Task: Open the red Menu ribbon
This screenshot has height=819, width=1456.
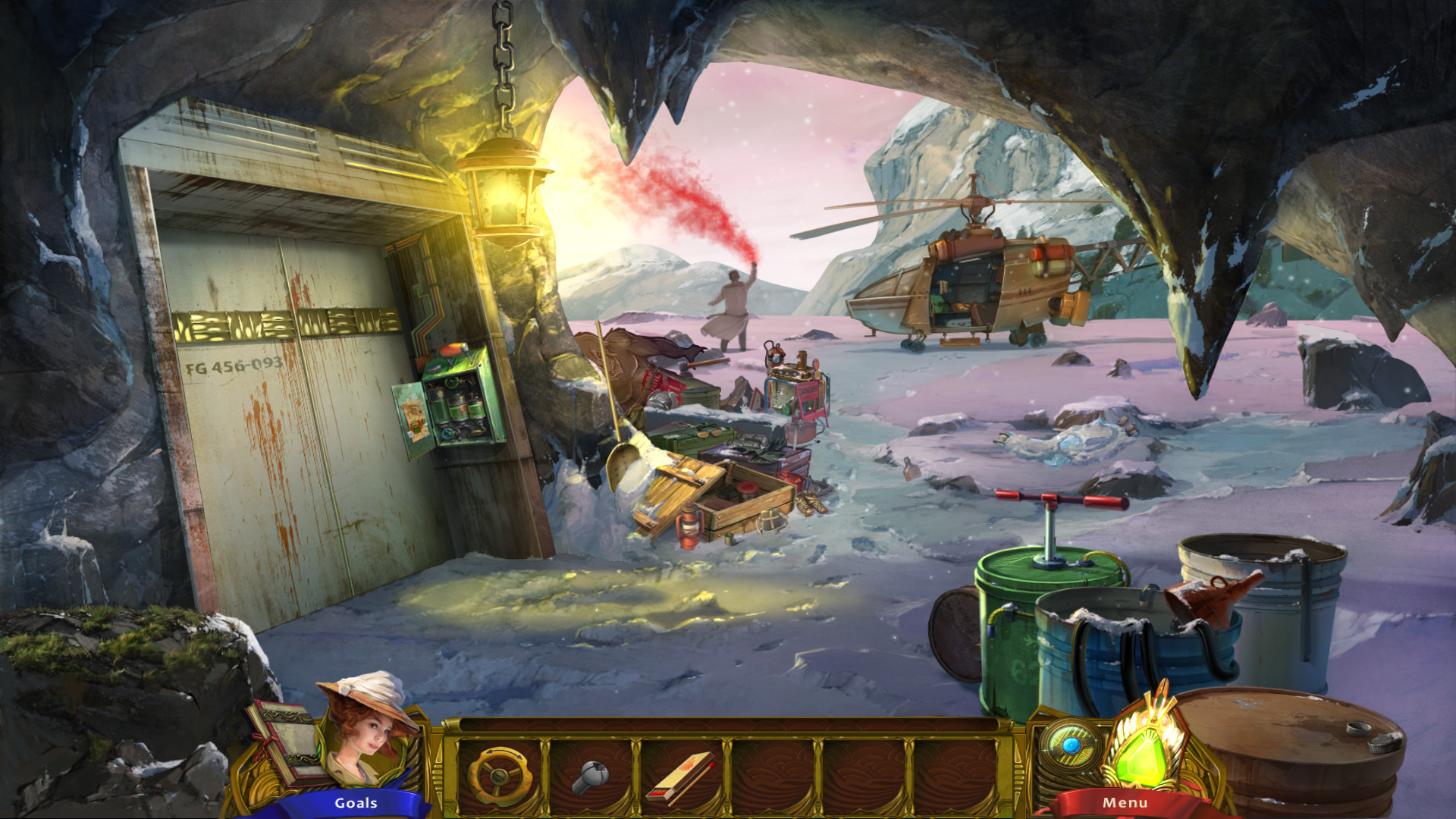Action: 1124,800
